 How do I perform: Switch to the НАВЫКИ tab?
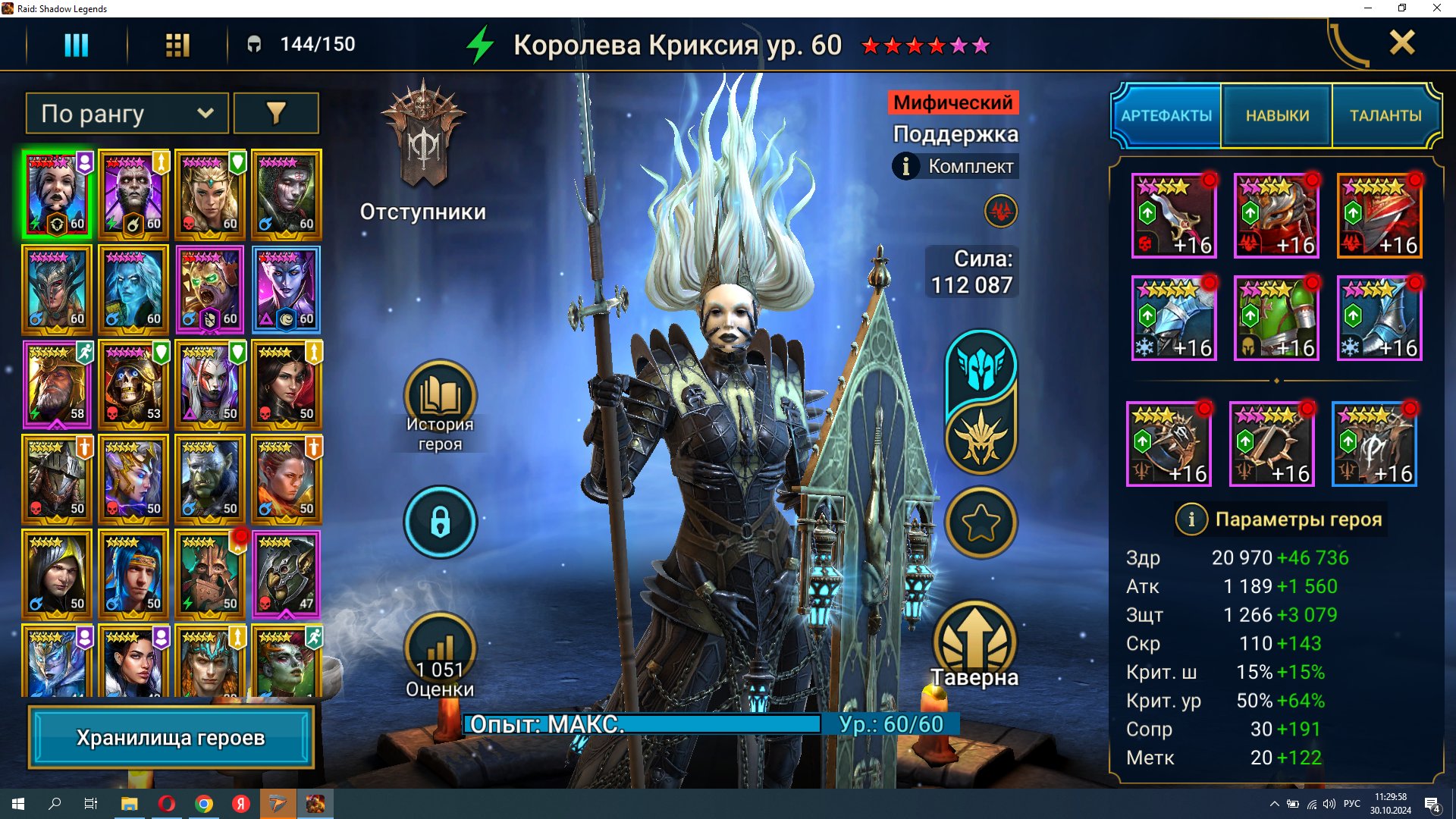click(x=1277, y=115)
